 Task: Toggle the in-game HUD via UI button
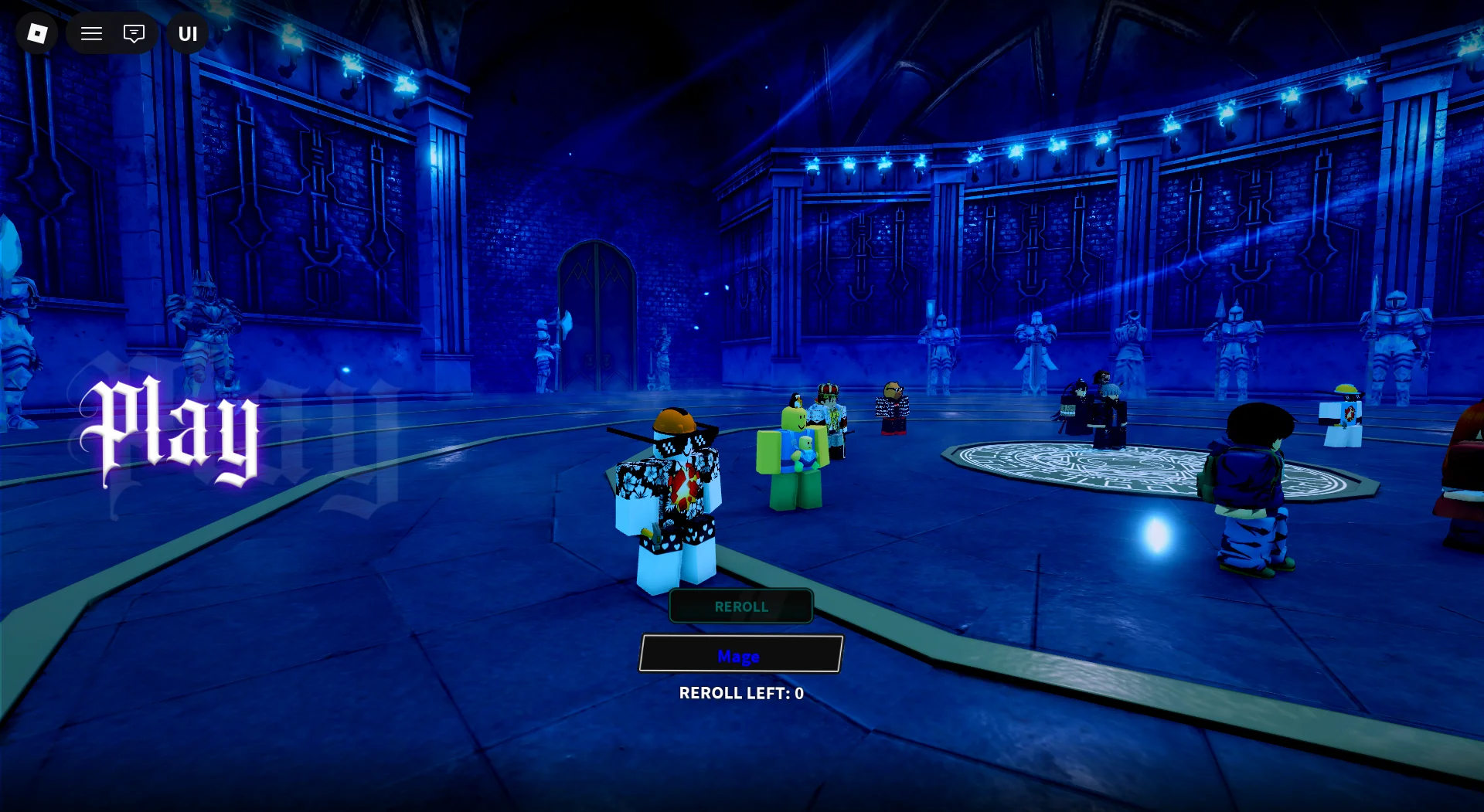click(185, 33)
